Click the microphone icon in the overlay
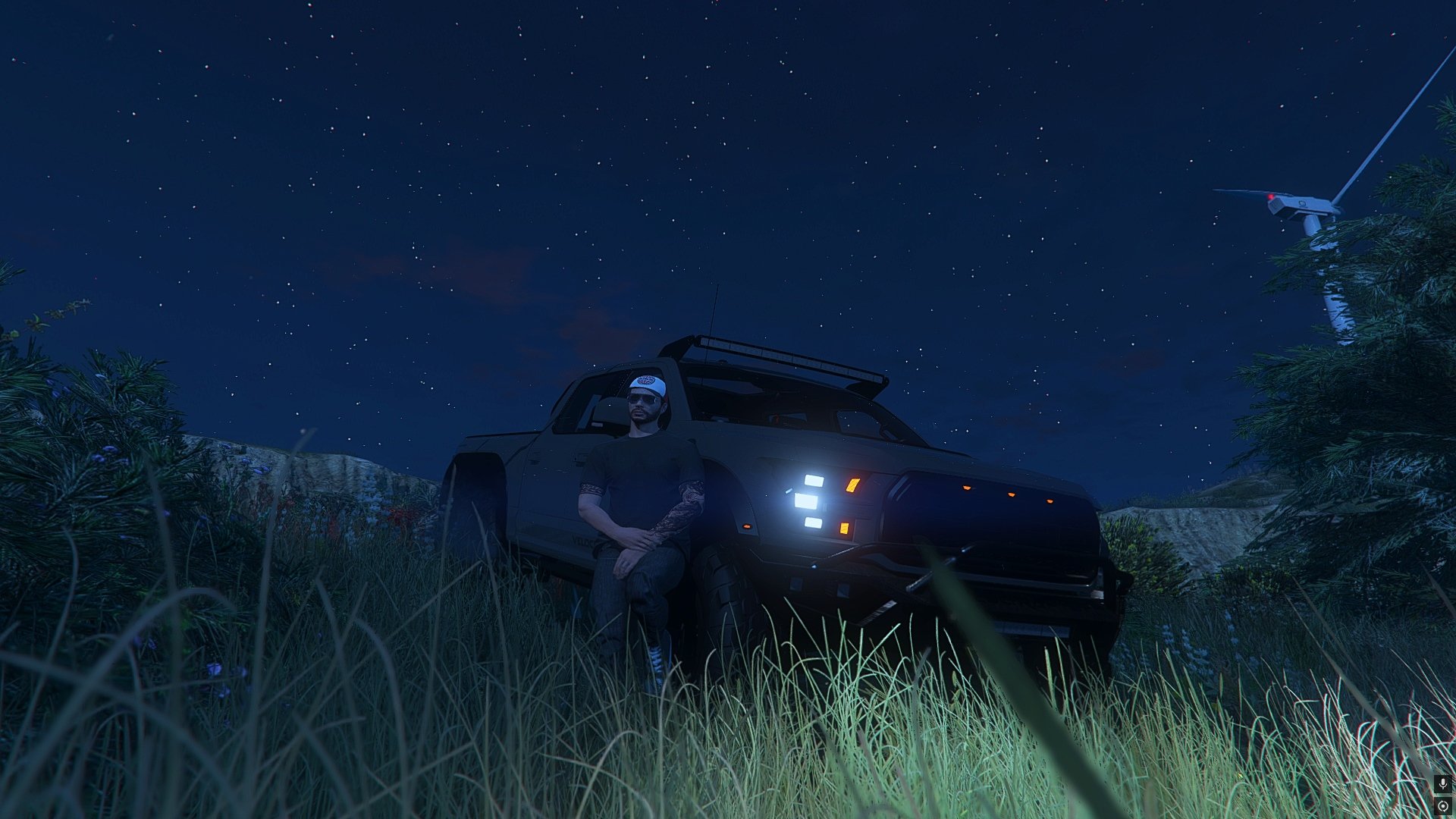The image size is (1456, 819). tap(1442, 783)
